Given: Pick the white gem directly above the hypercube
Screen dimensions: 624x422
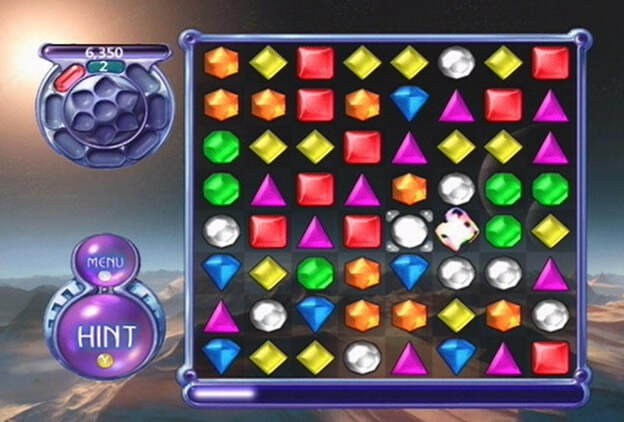Looking at the screenshot, I should coord(456,188).
